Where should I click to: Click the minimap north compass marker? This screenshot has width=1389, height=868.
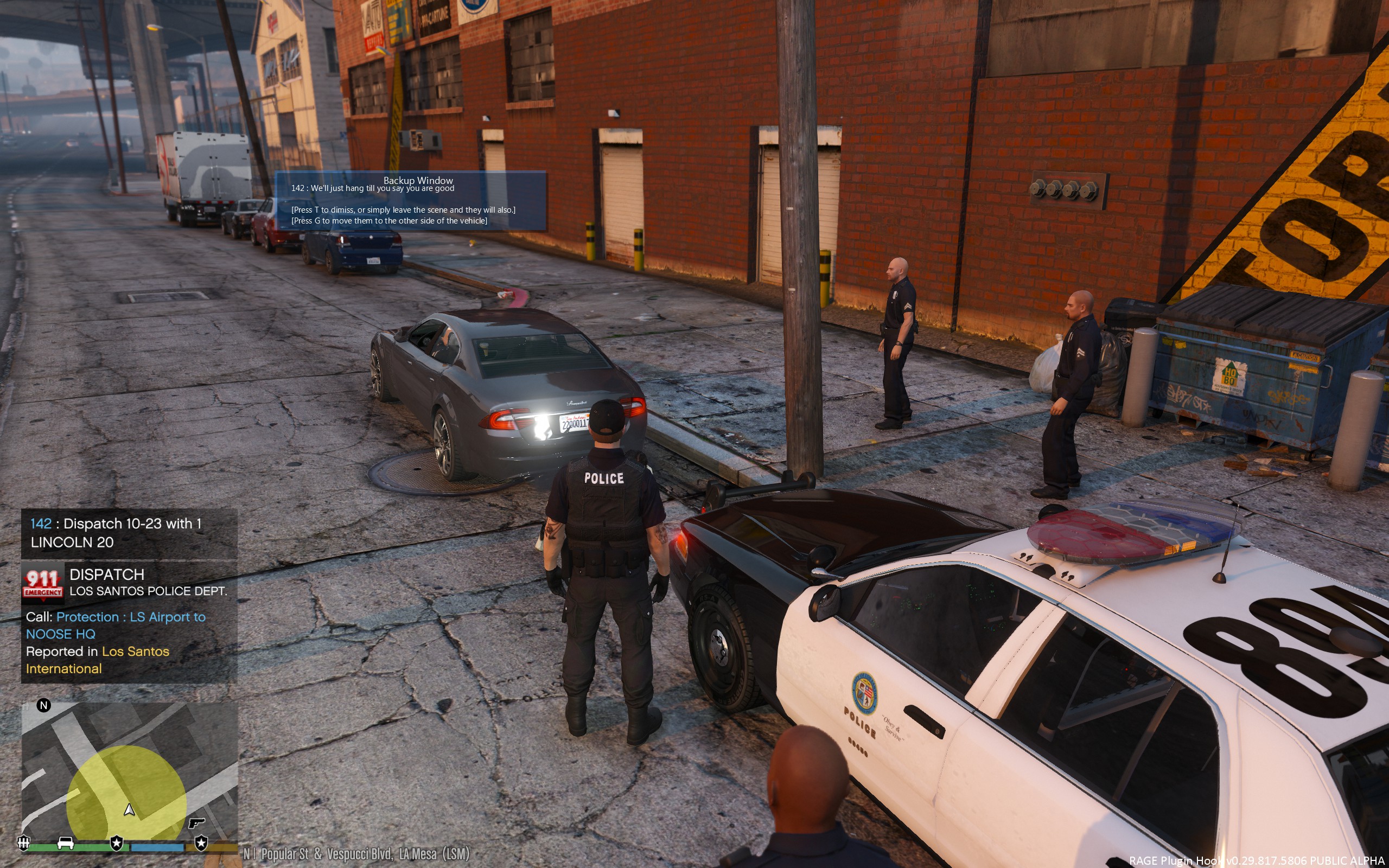pyautogui.click(x=43, y=706)
